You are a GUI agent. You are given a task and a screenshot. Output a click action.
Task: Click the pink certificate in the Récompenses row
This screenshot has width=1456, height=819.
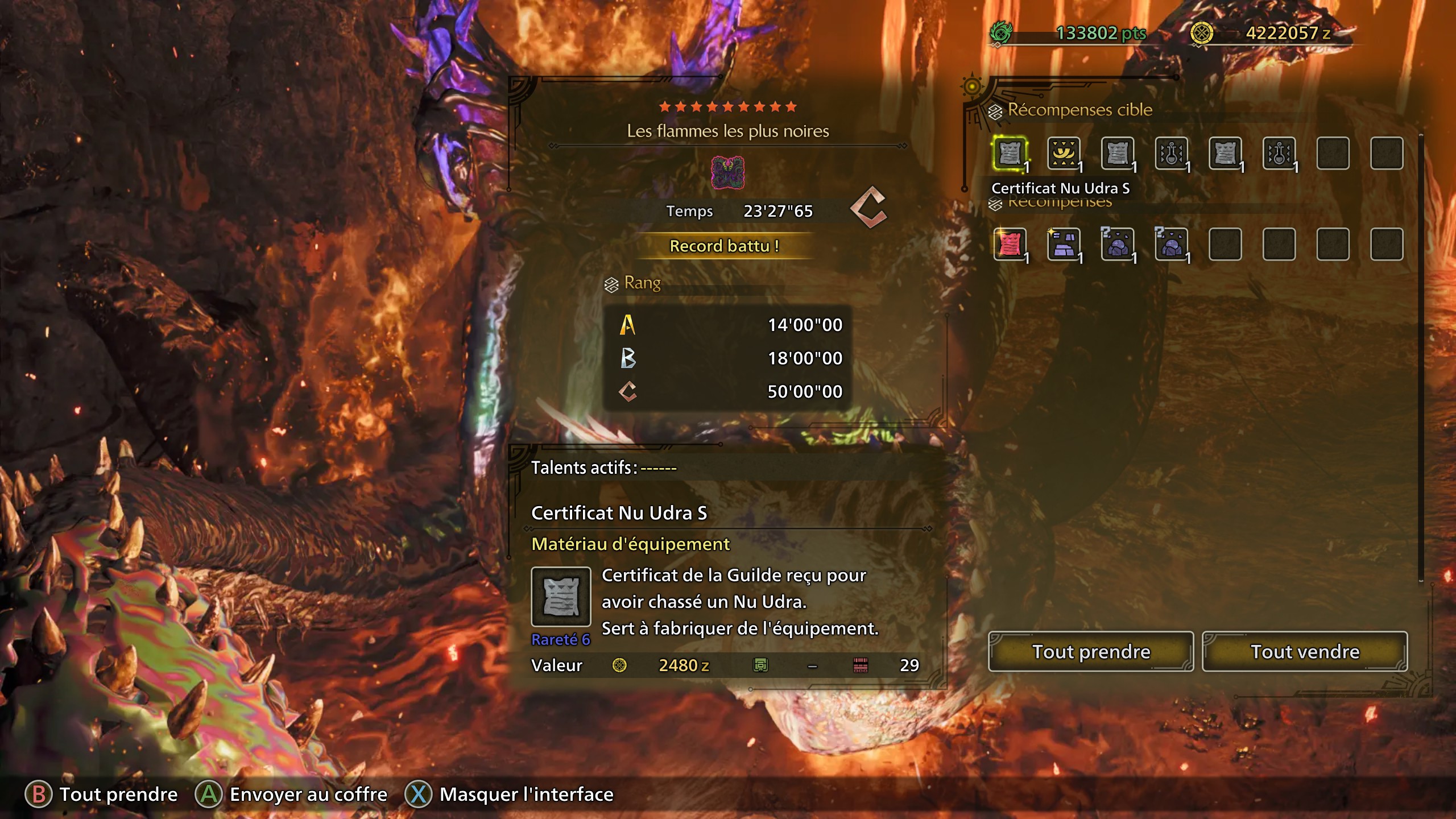pos(1011,245)
